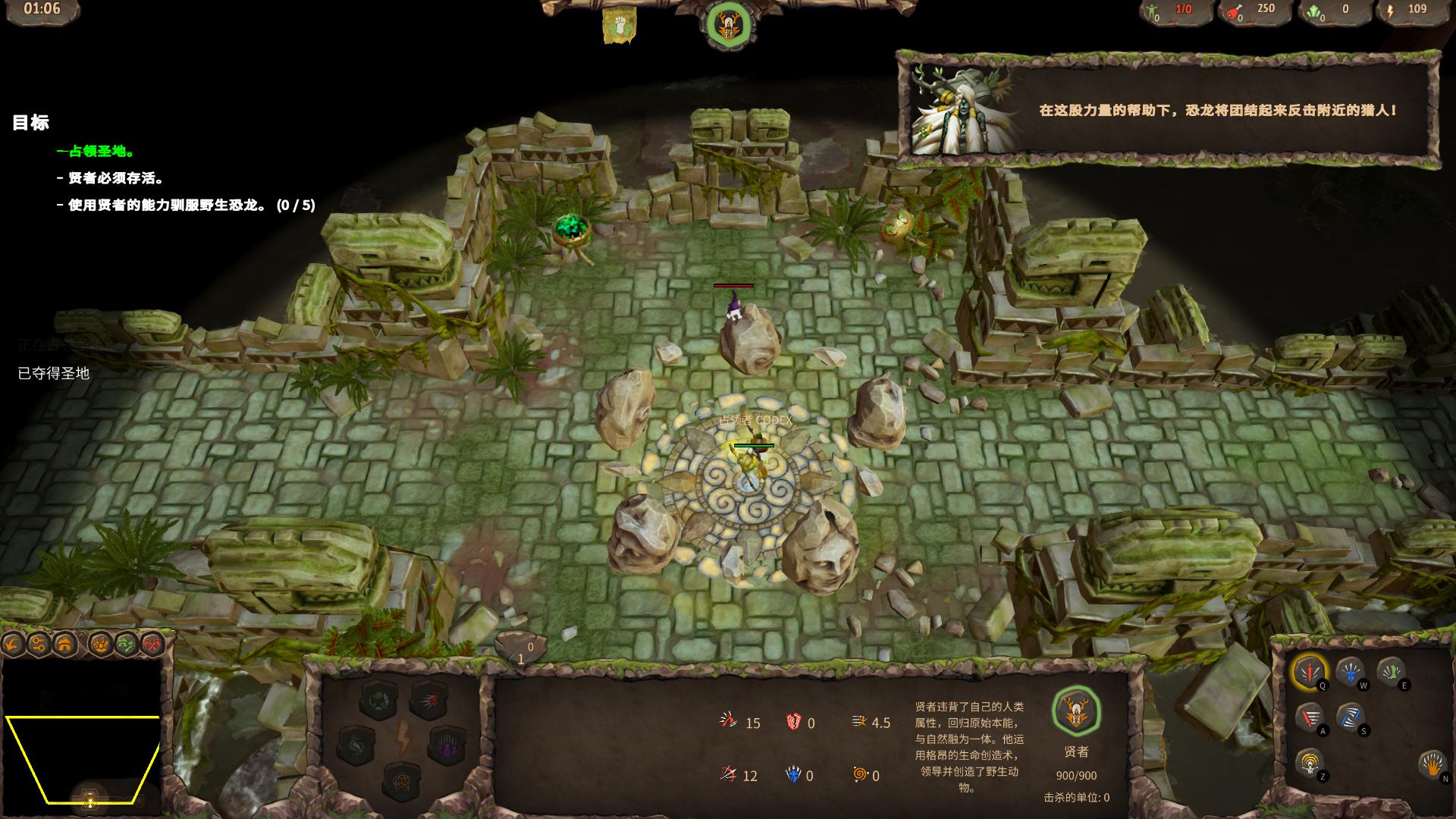Select the red sword charge command
This screenshot has width=1456, height=819.
tap(1310, 717)
